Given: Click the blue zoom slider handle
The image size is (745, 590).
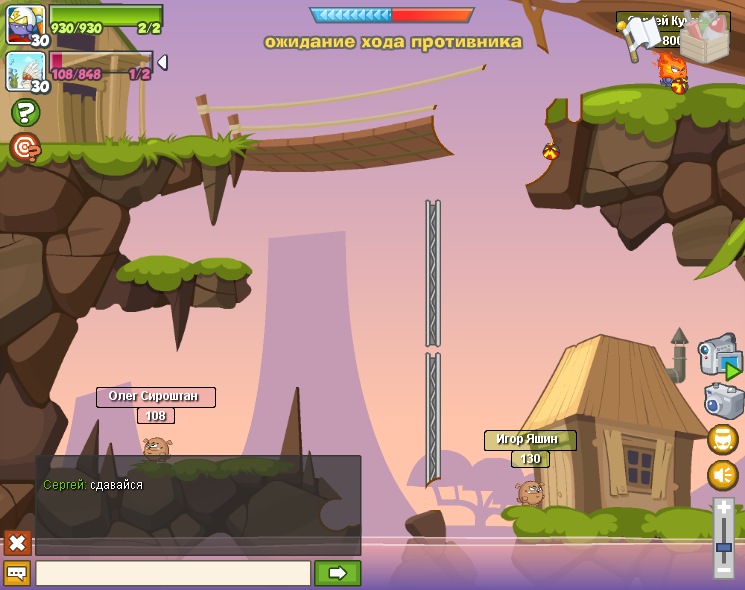Looking at the screenshot, I should pos(724,546).
